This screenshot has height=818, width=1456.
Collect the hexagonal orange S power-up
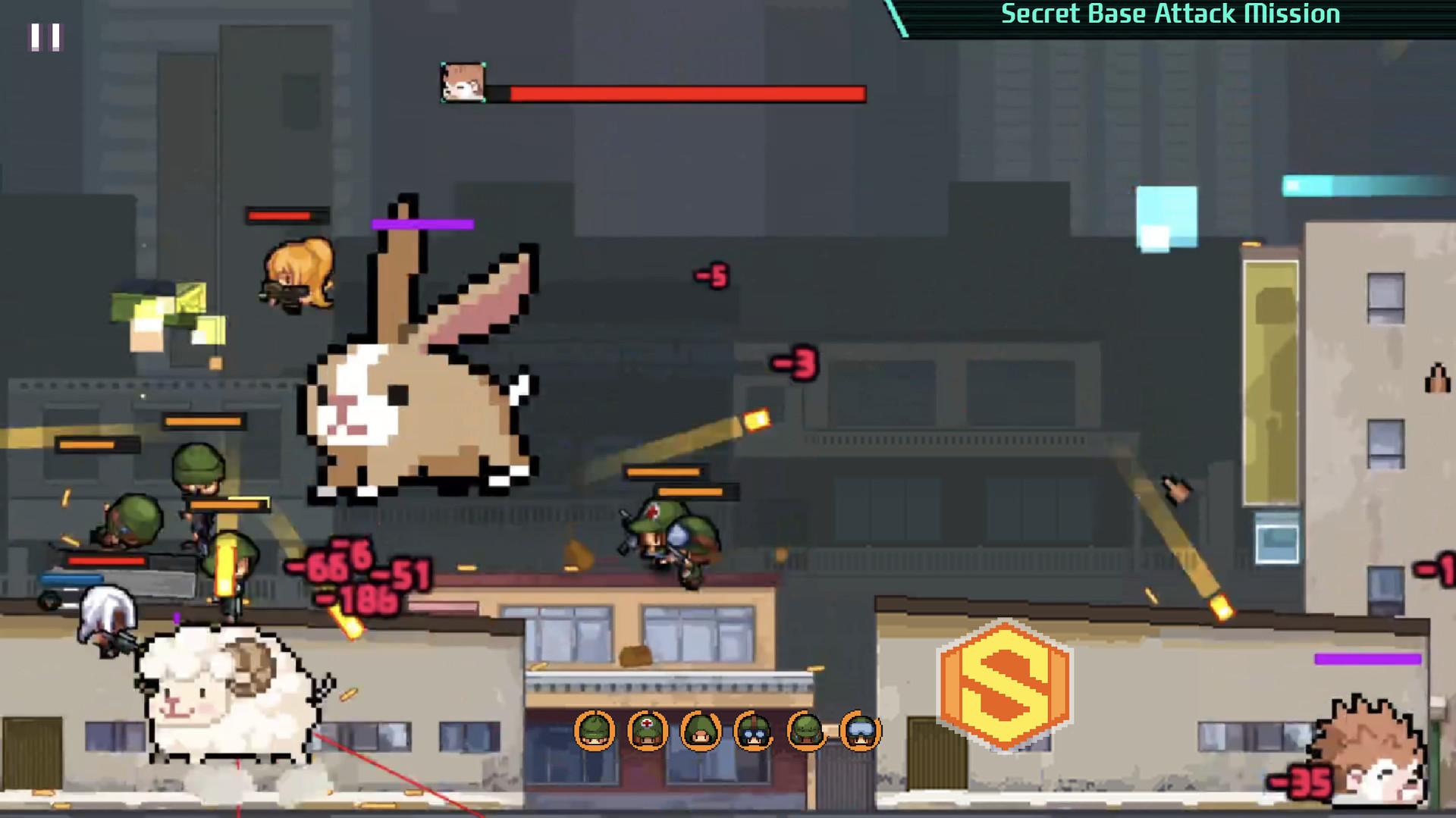click(x=1006, y=682)
